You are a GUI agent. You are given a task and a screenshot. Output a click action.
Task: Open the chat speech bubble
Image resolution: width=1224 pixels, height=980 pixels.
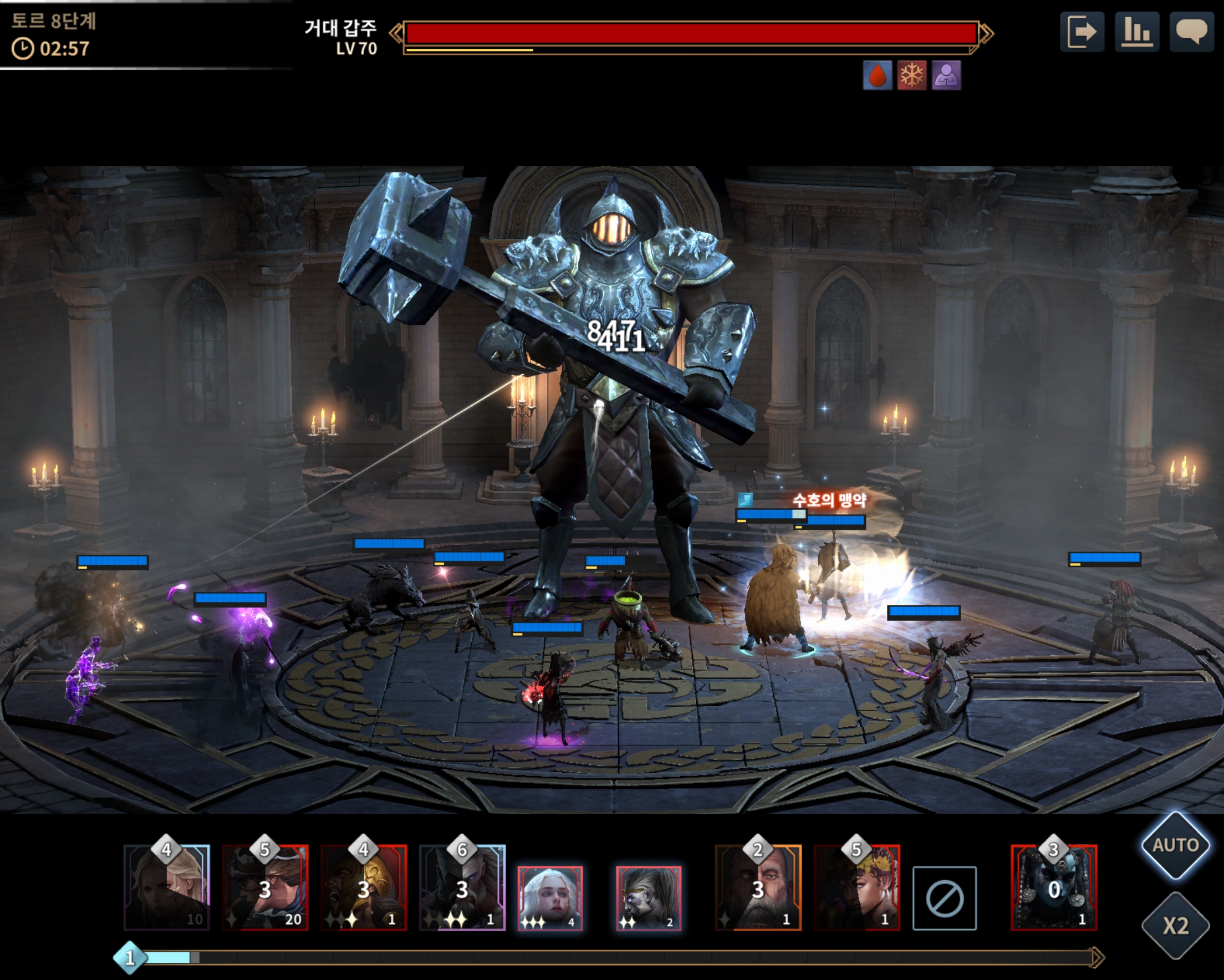point(1191,32)
